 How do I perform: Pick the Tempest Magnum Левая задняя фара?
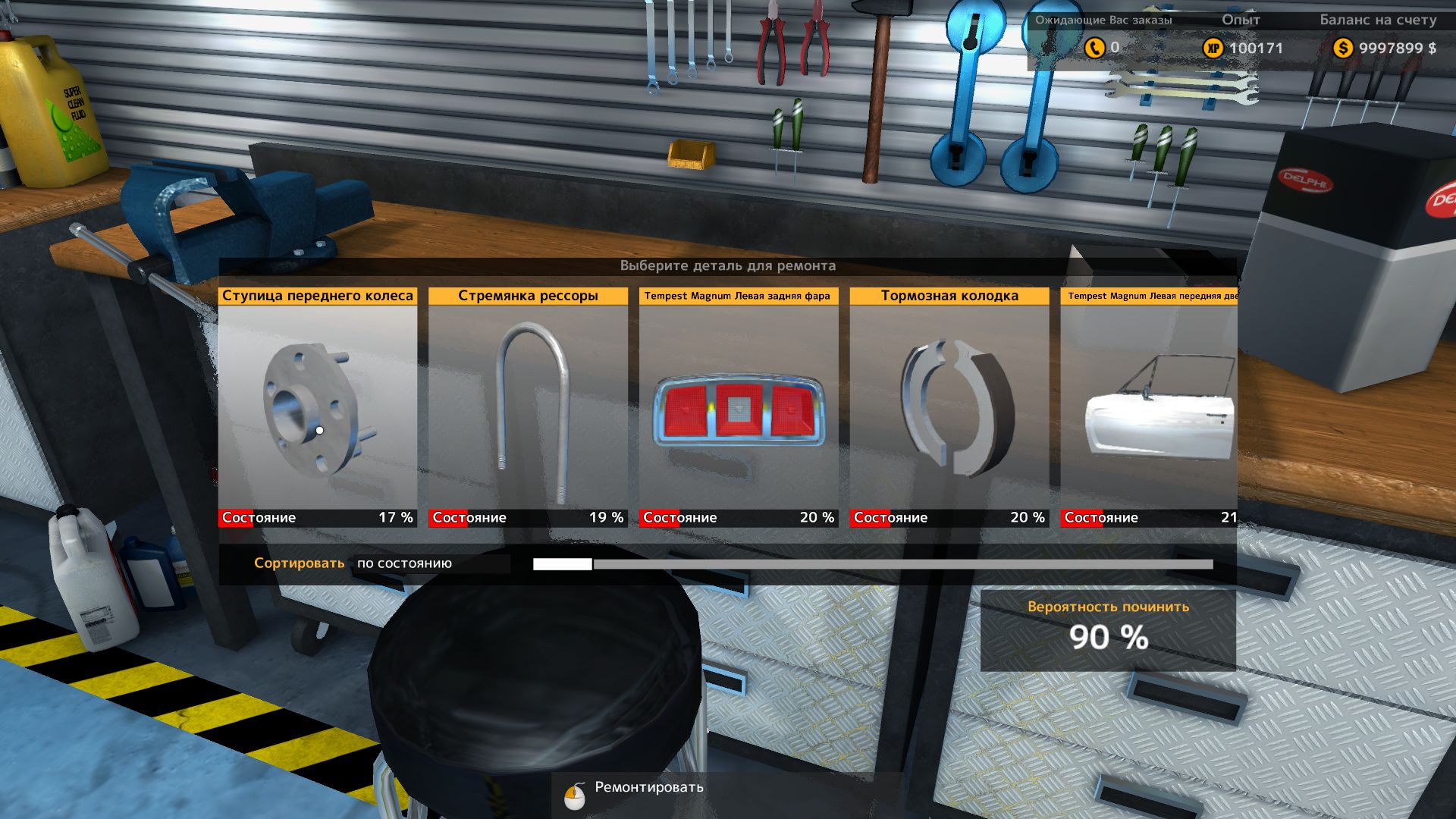click(739, 406)
